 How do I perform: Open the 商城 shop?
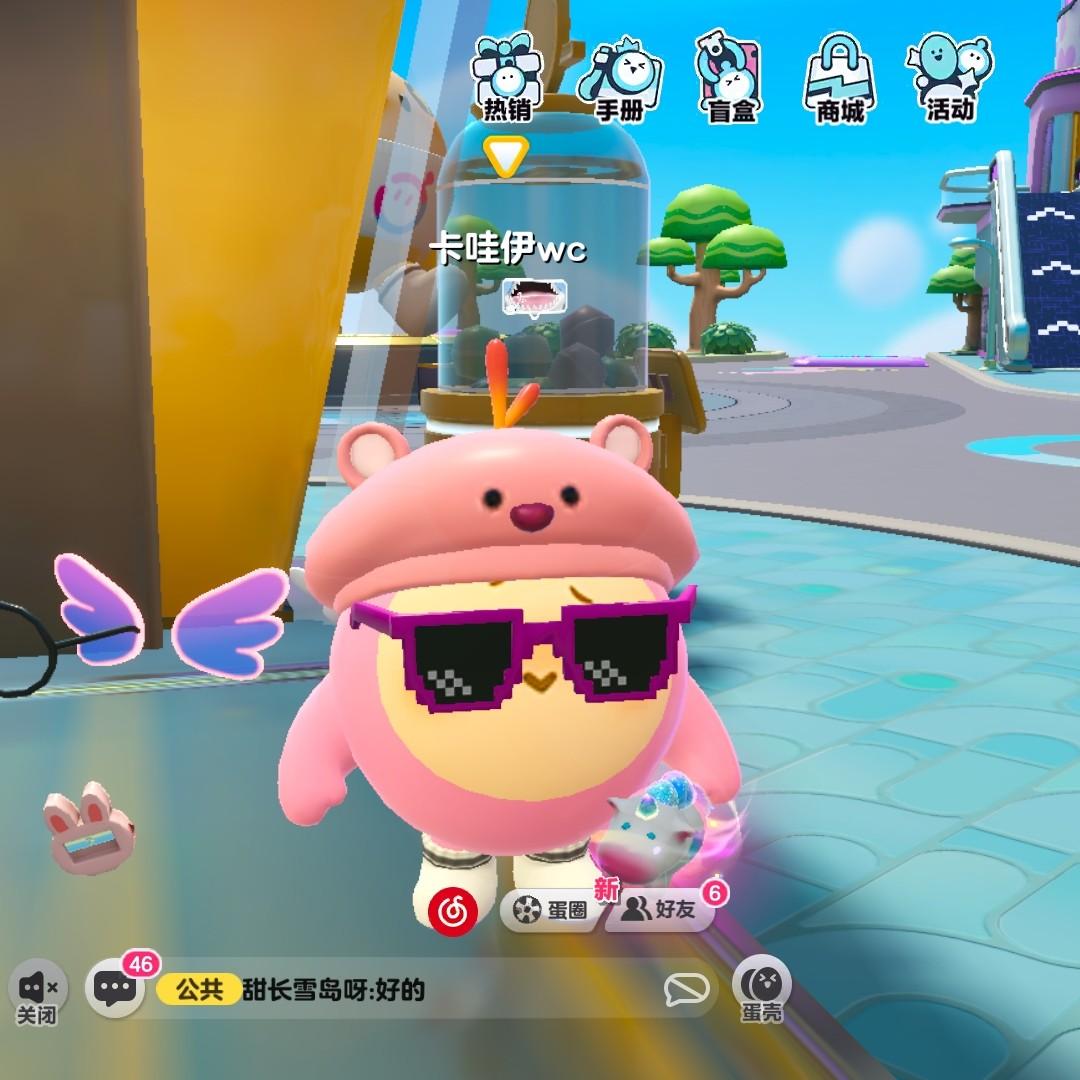pos(840,79)
